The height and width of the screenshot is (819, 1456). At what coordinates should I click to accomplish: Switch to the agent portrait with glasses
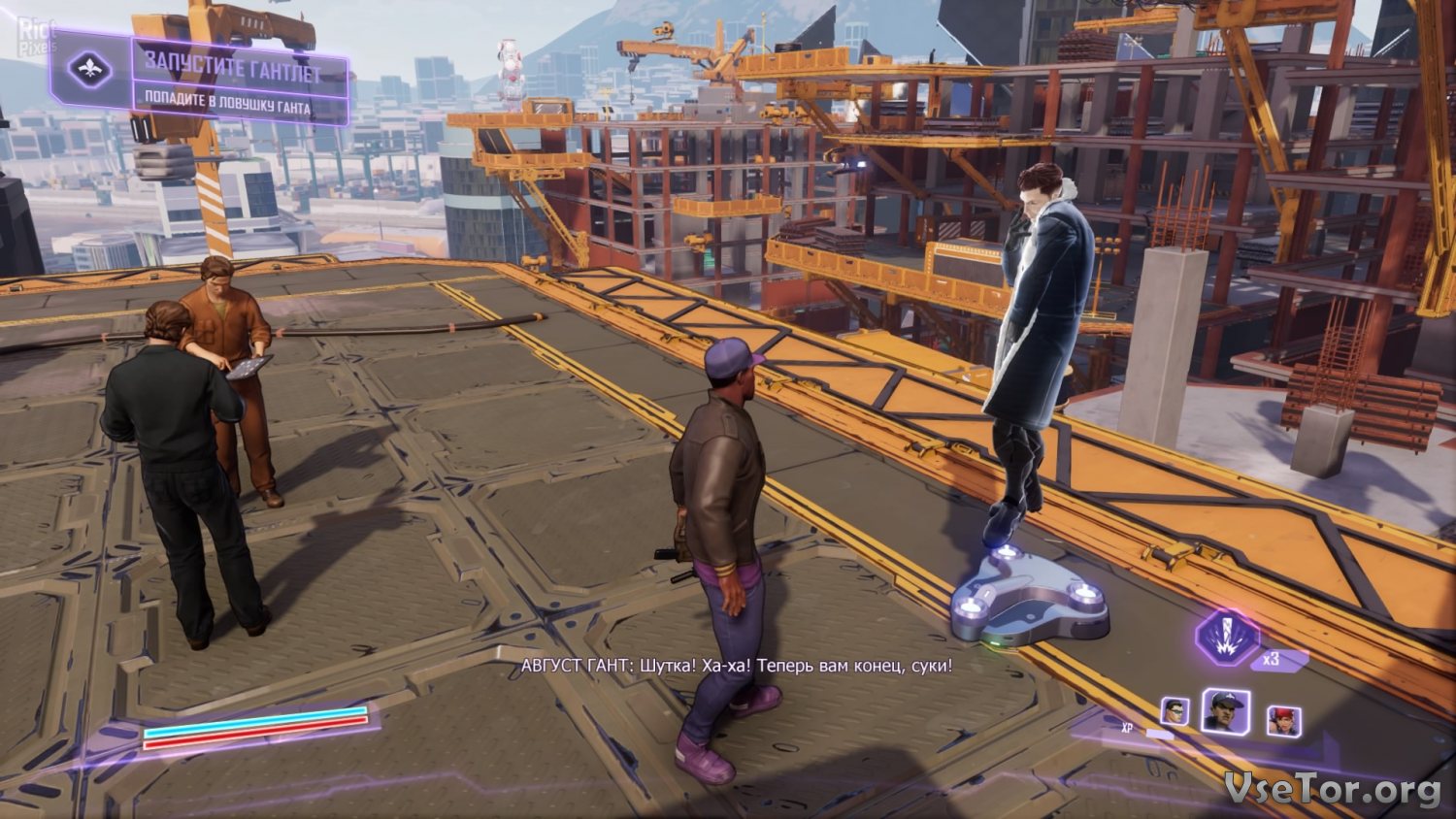1175,711
